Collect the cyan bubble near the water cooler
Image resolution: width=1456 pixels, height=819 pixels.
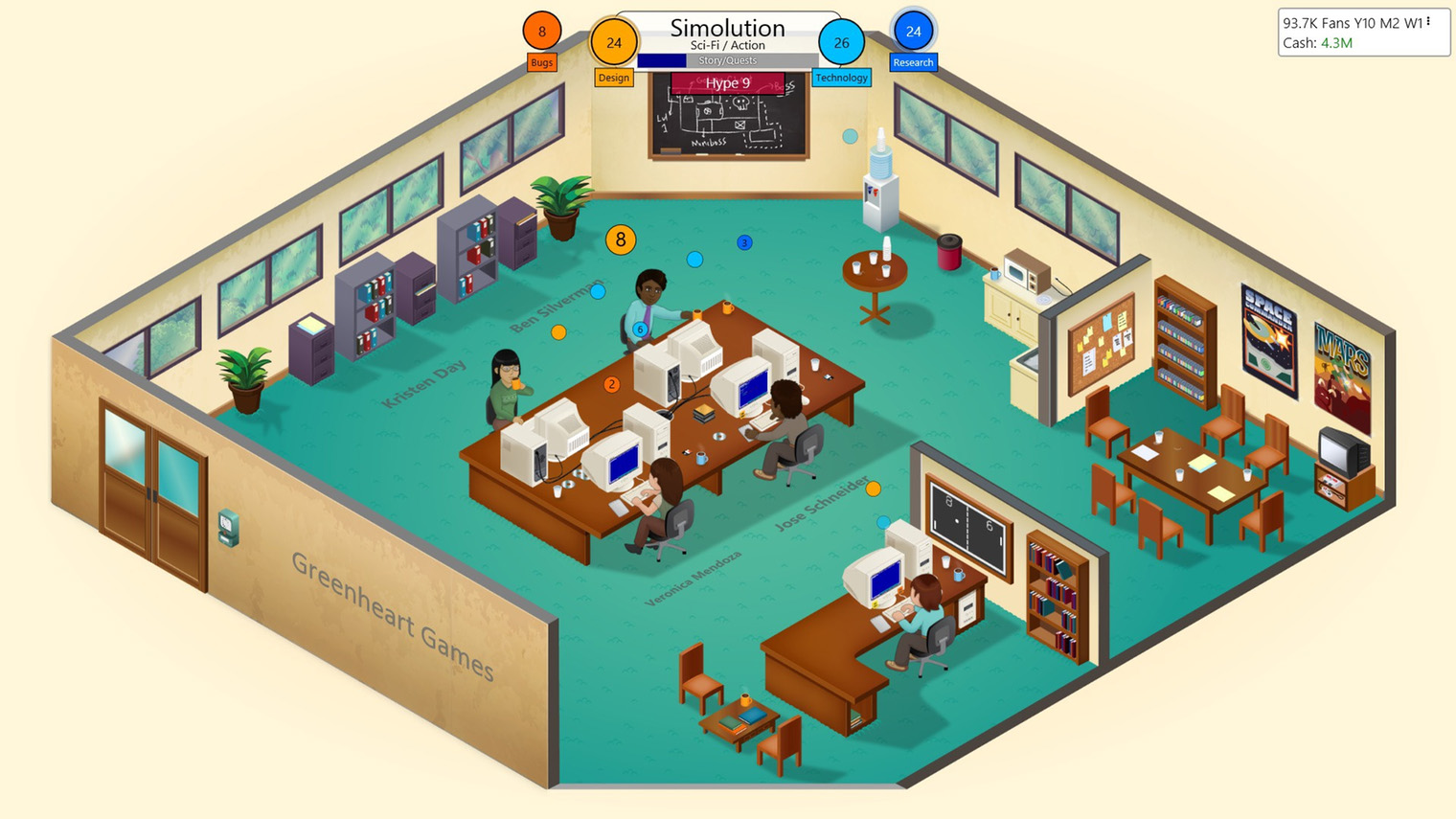[851, 137]
